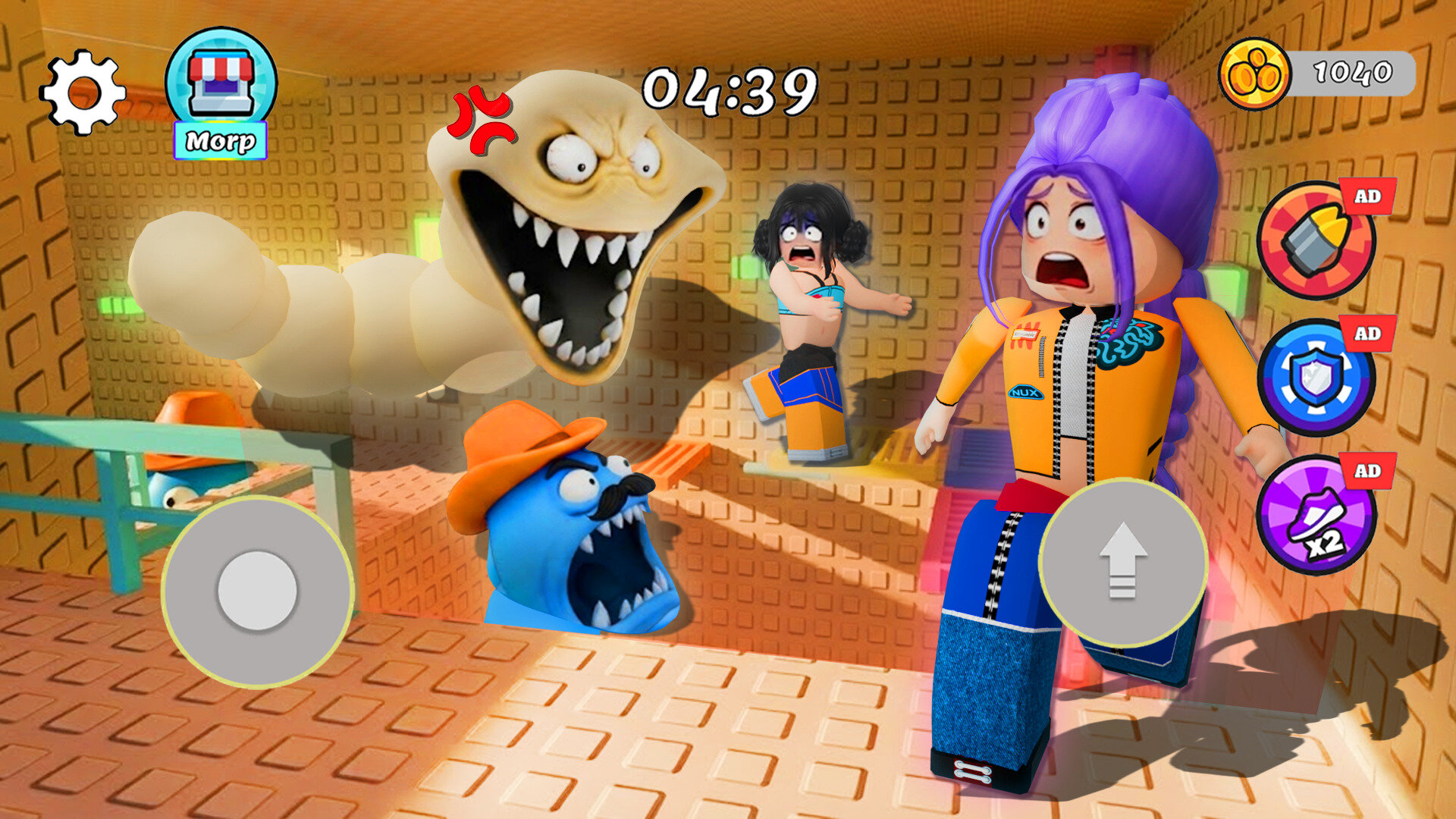
Task: Tap the gold coin balance icon
Action: point(1254,74)
